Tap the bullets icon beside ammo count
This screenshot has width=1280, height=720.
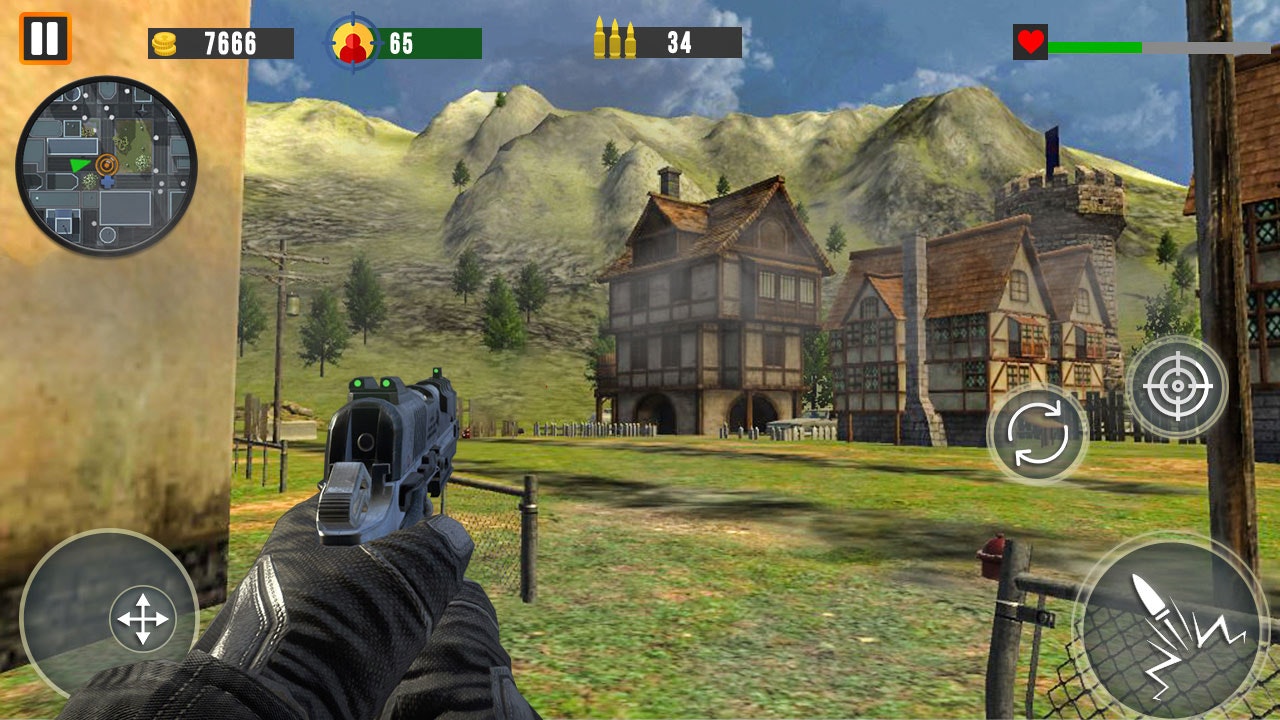[x=614, y=41]
